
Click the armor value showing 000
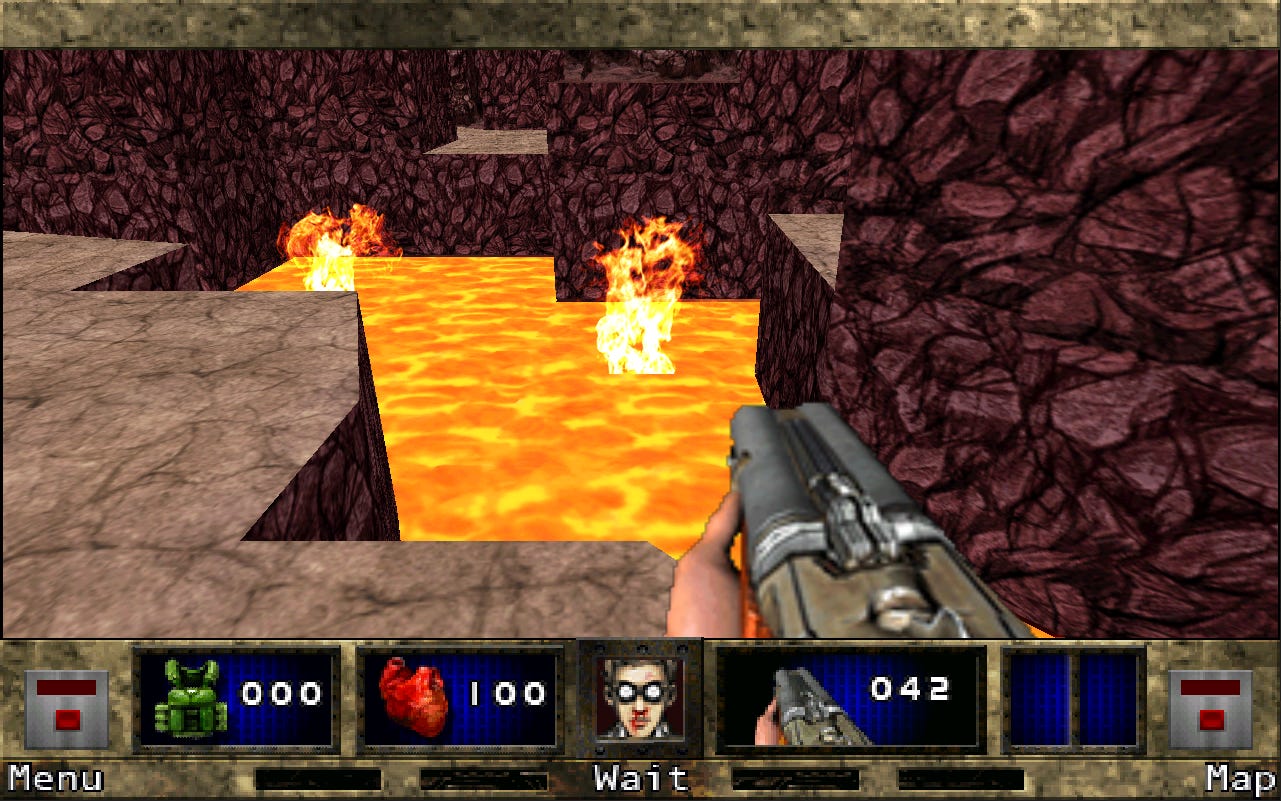click(283, 693)
